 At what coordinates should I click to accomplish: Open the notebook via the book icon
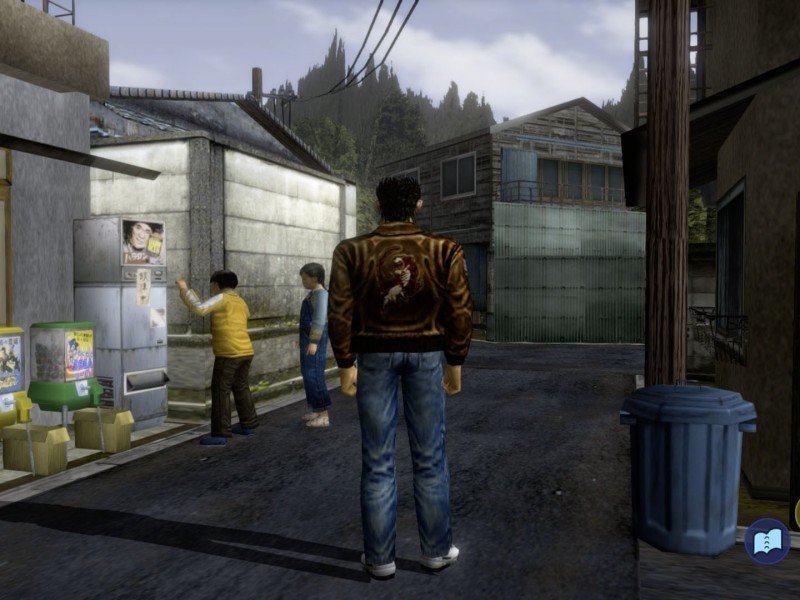point(767,541)
